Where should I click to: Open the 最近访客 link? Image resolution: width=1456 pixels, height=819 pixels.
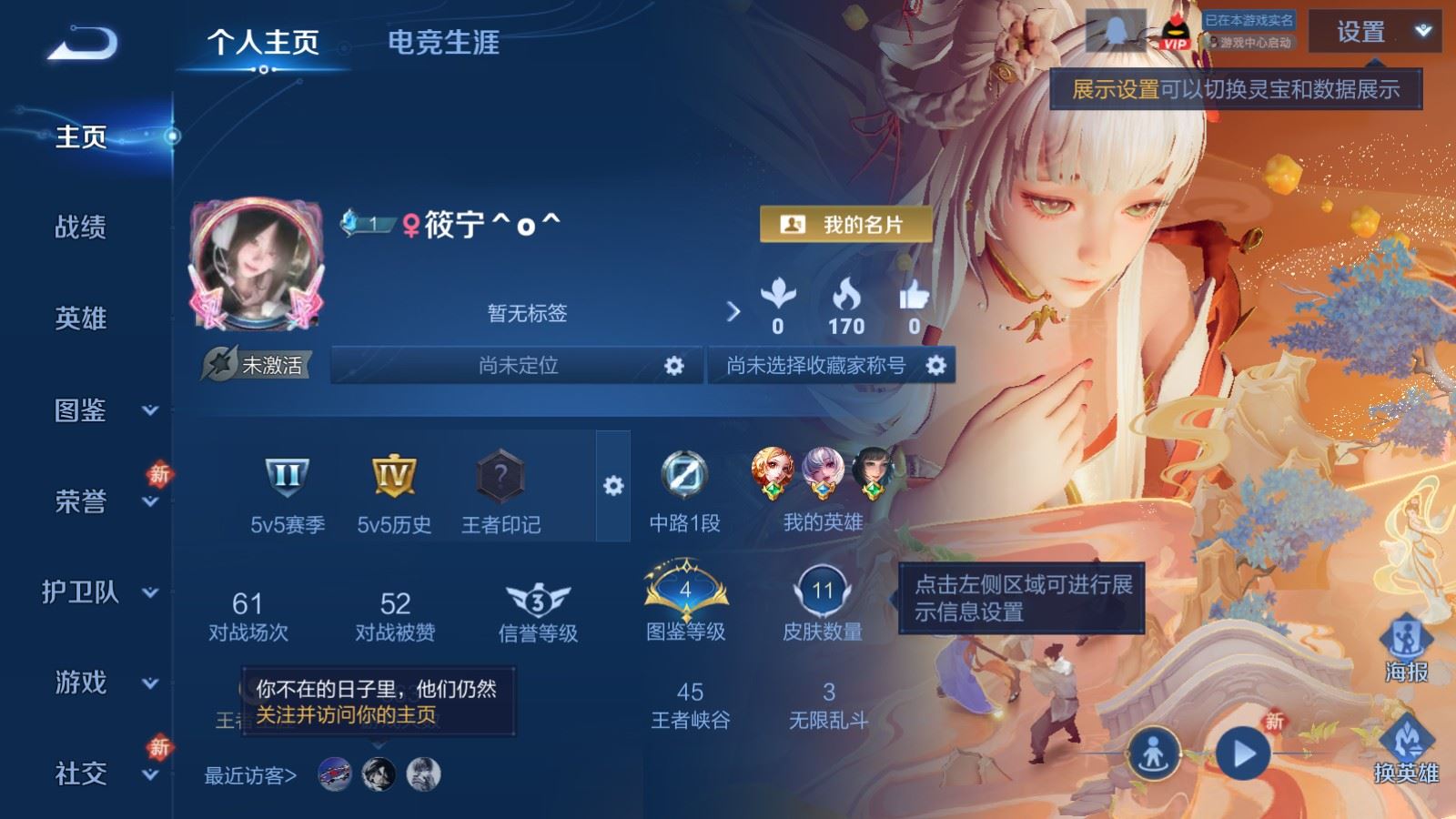(x=248, y=773)
